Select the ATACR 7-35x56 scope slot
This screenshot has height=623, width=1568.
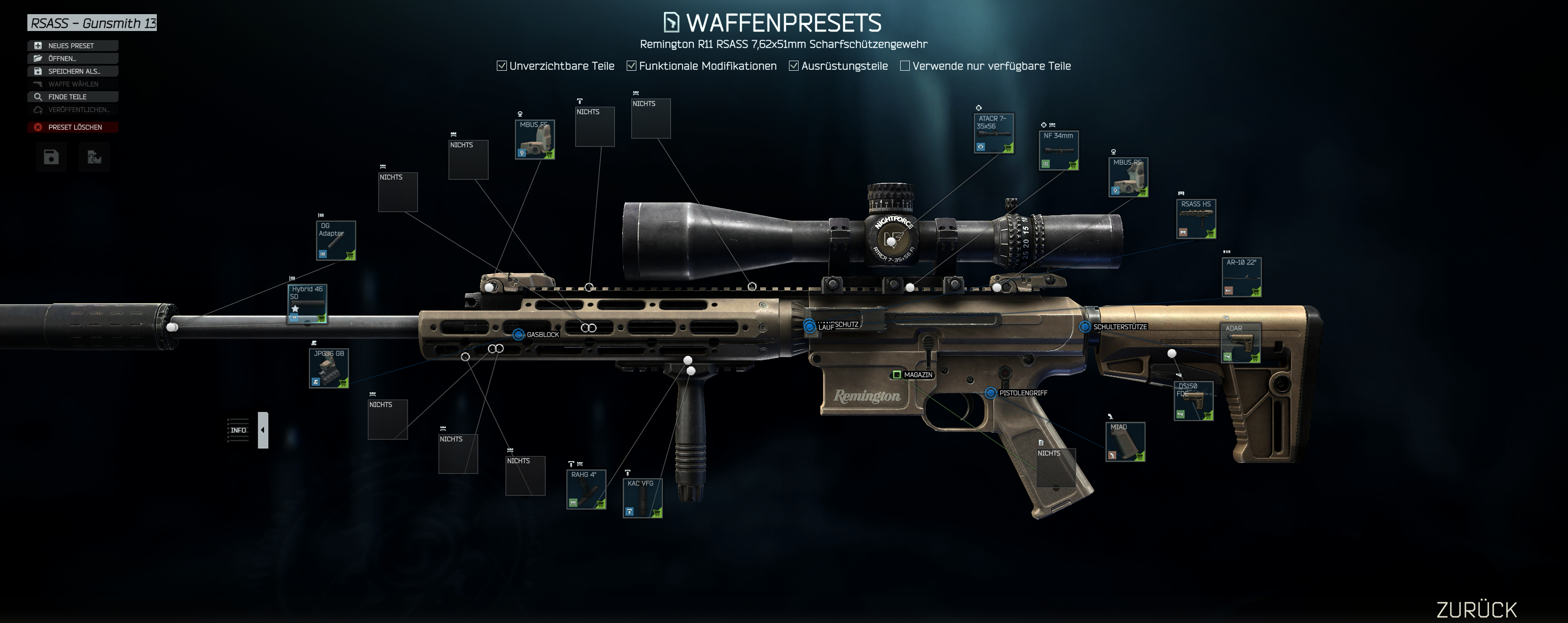(x=993, y=133)
